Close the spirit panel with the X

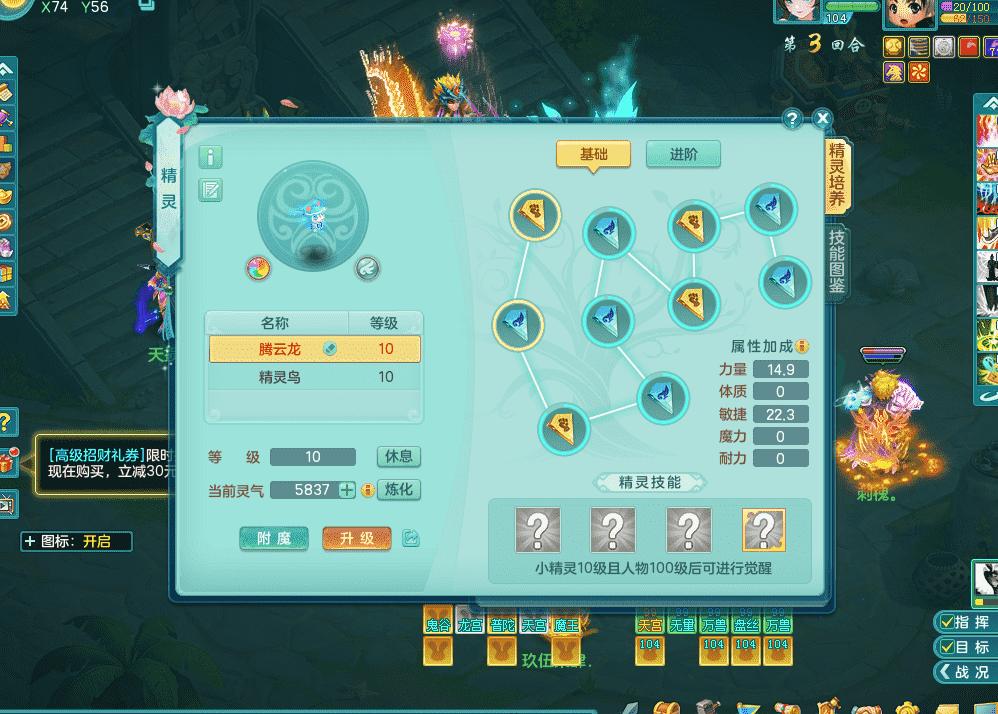(x=822, y=119)
